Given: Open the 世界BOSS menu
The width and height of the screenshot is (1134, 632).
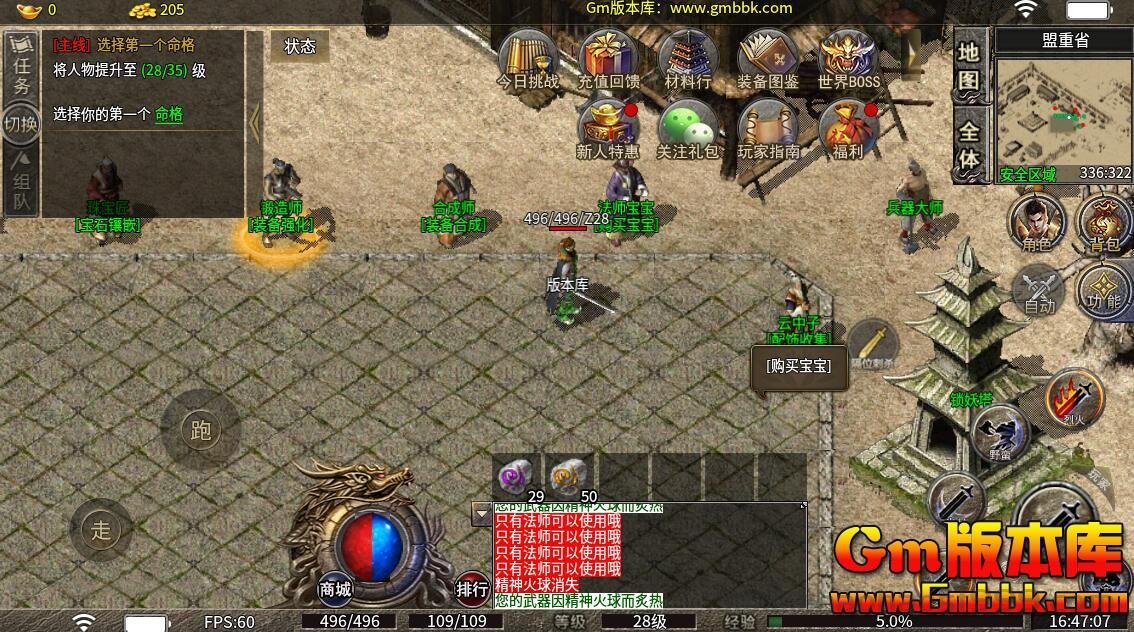Looking at the screenshot, I should pos(848,58).
